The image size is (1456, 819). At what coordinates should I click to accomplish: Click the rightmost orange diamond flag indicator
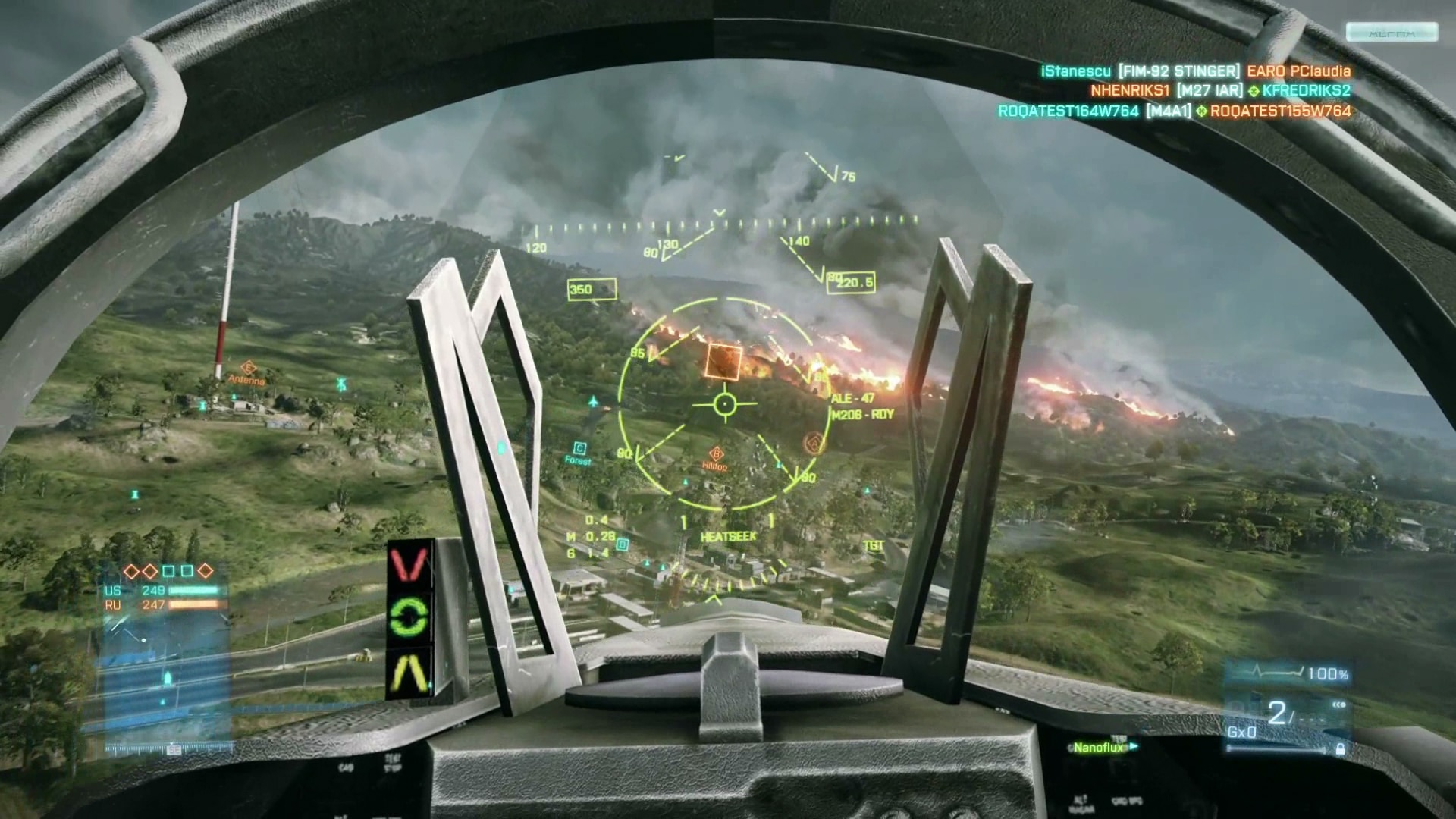coord(206,571)
